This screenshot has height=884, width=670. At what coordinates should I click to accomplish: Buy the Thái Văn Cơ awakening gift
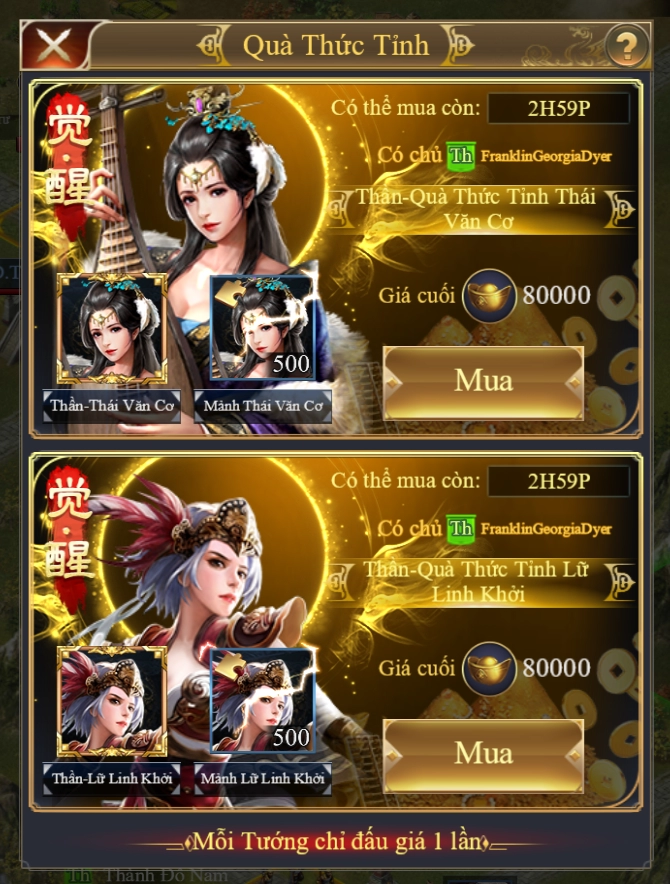(x=483, y=381)
